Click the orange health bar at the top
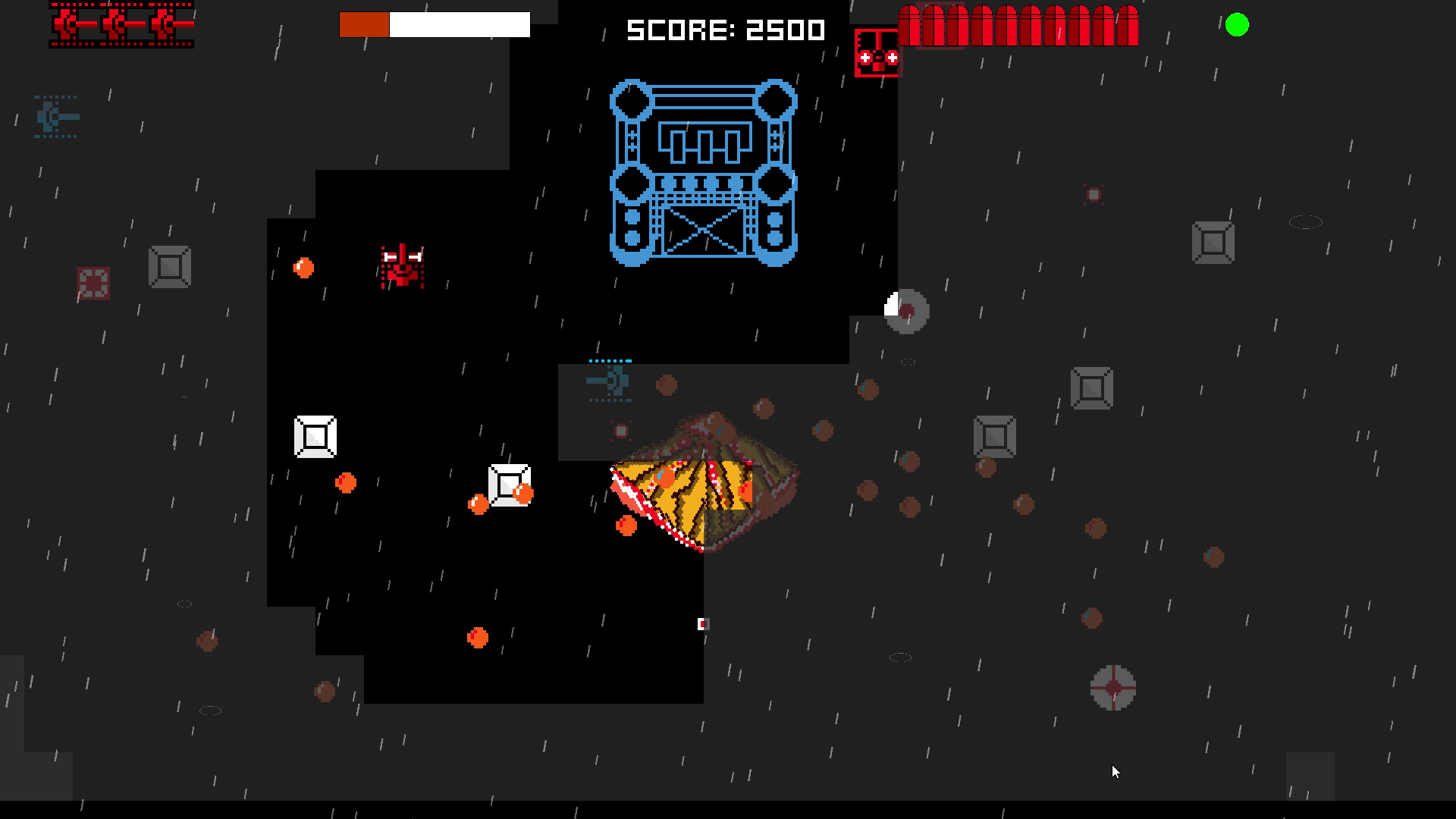The width and height of the screenshot is (1456, 819). click(x=364, y=24)
